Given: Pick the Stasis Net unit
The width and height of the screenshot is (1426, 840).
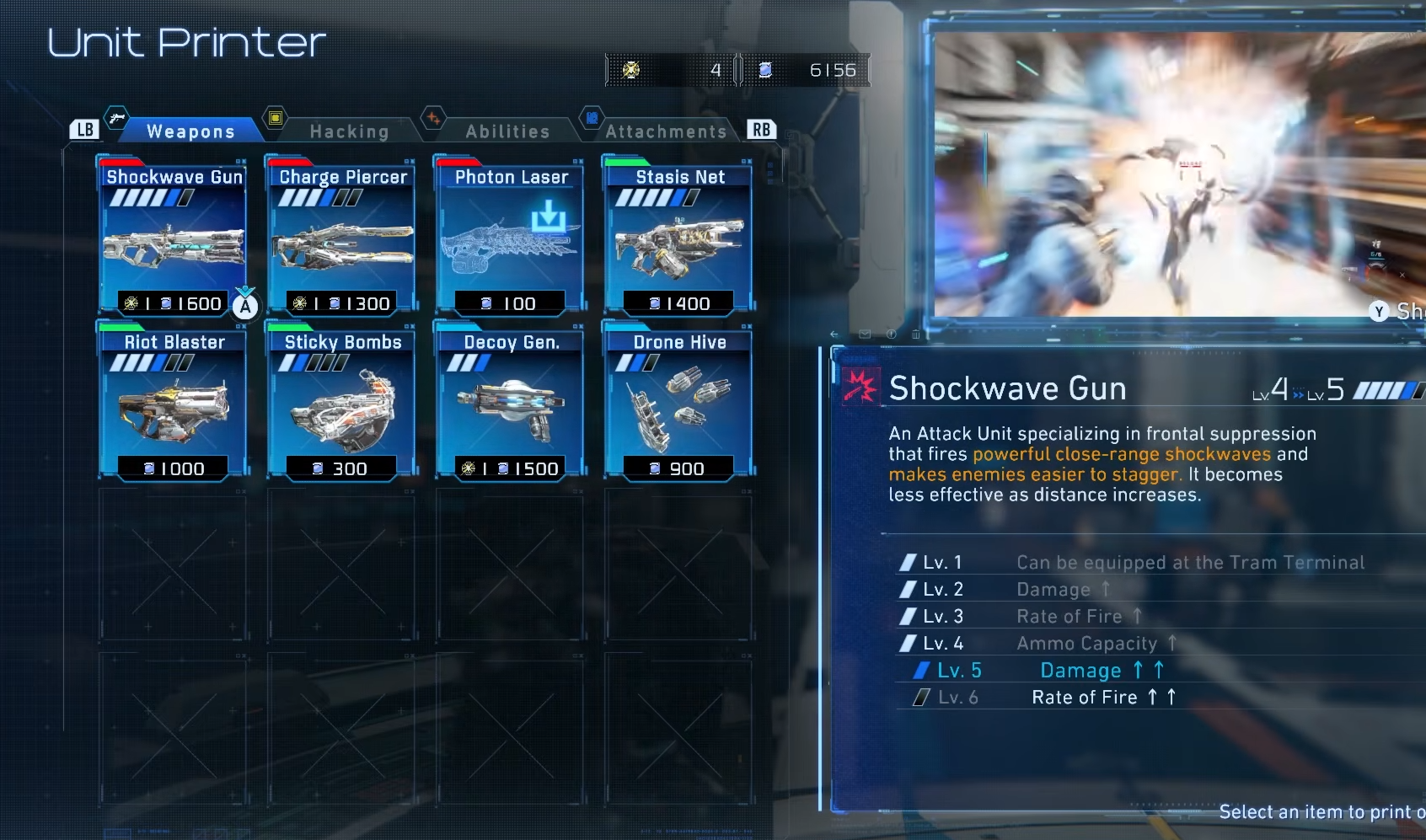Looking at the screenshot, I should click(679, 238).
